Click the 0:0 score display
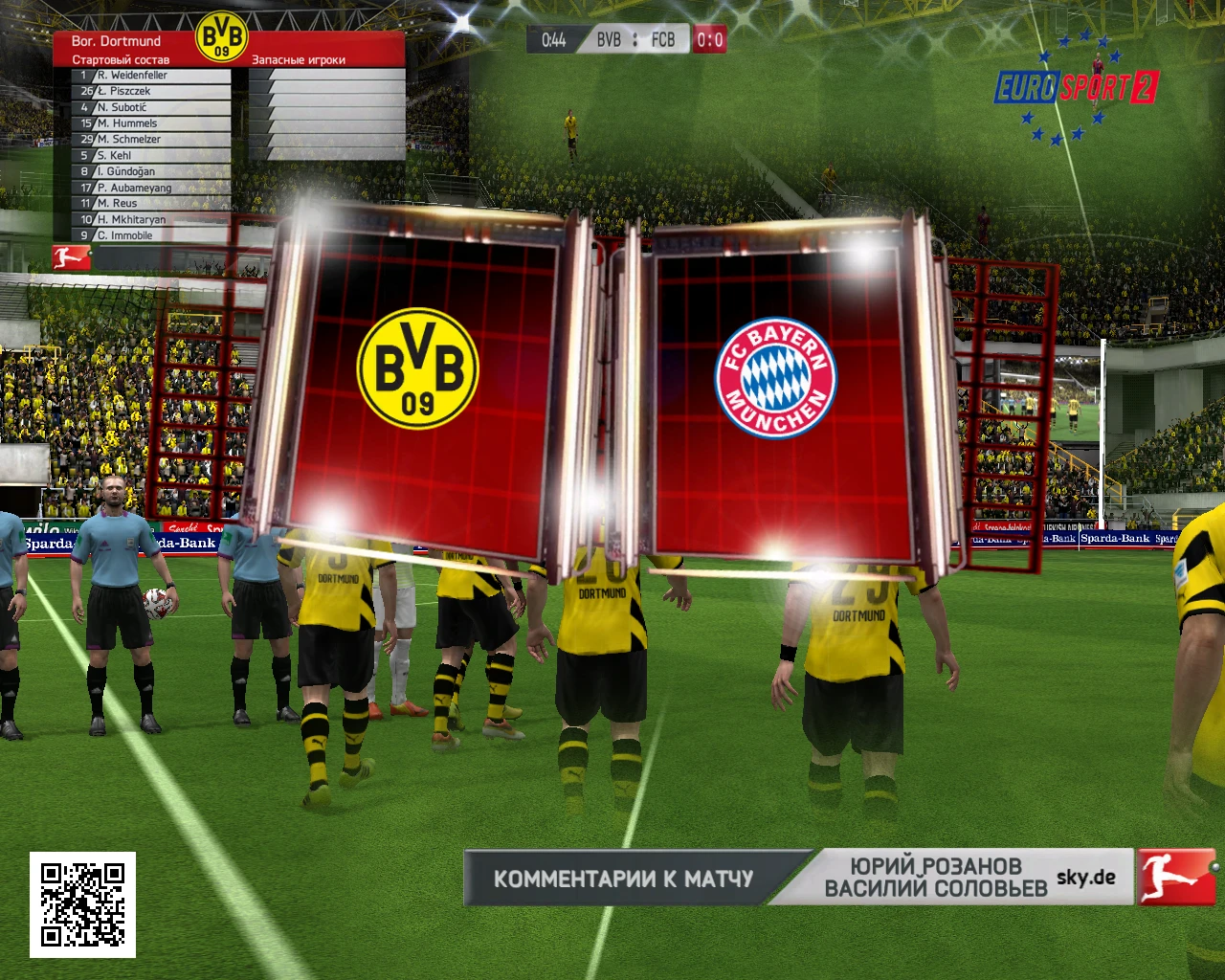Image resolution: width=1225 pixels, height=980 pixels. click(710, 39)
